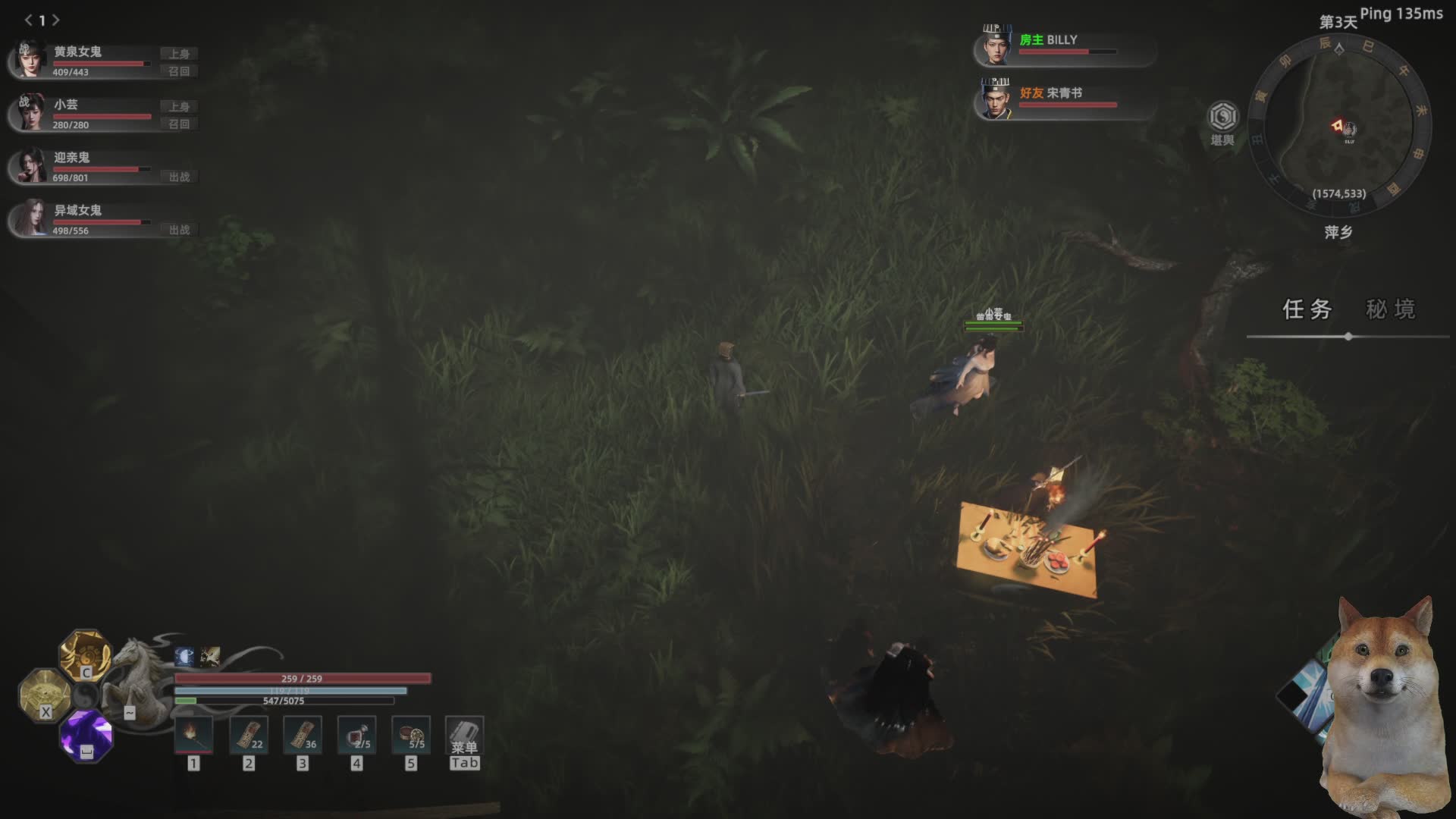Recall 小芸 with the 召回 button
This screenshot has height=819, width=1456.
click(x=179, y=124)
